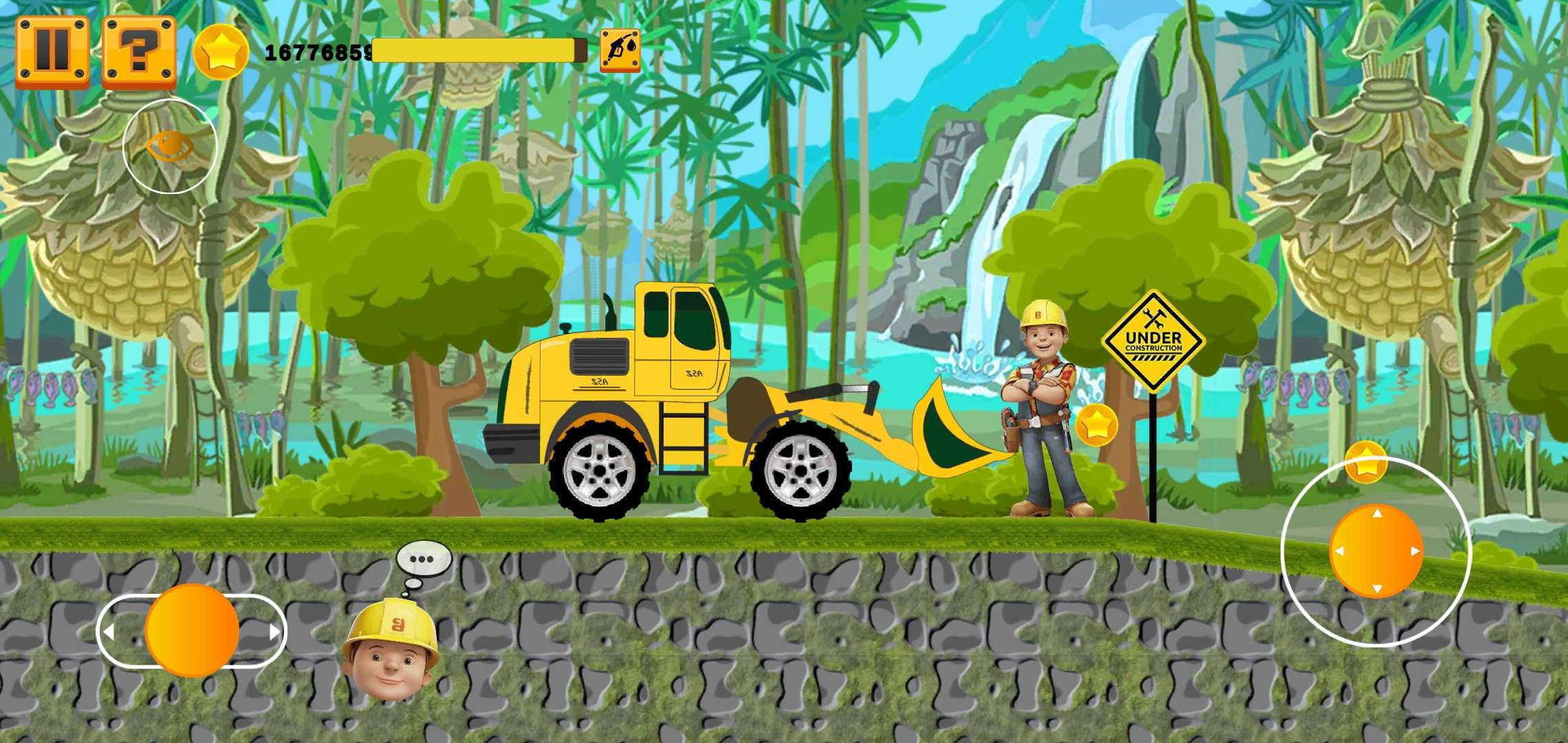Open the help question mark box
This screenshot has width=1568, height=743.
[138, 50]
